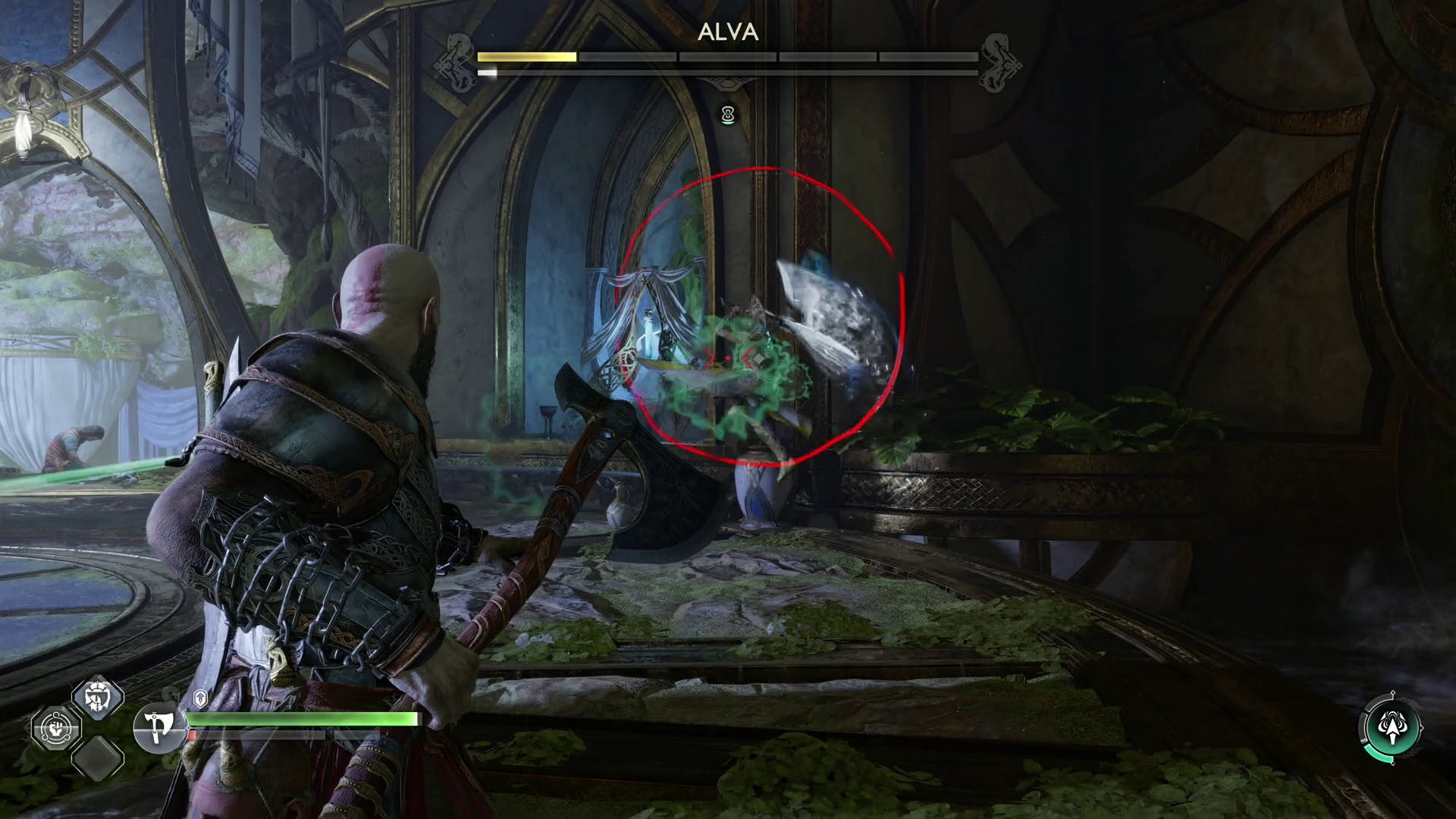This screenshot has width=1456, height=819.
Task: Click the companion arrow command icon
Action: pos(1393,726)
